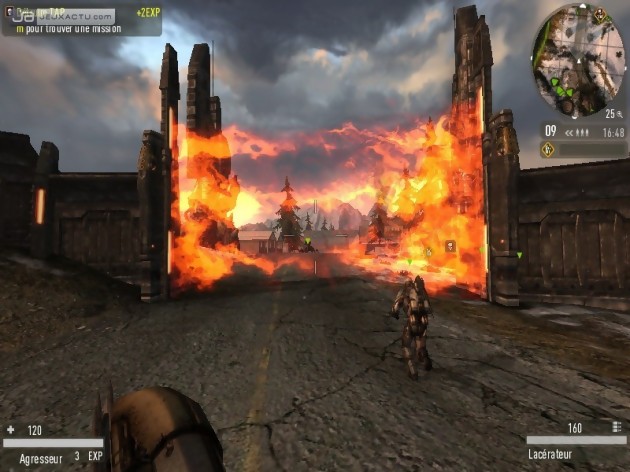The image size is (630, 472).
Task: Open the mission hint notification box
Action: (81, 22)
